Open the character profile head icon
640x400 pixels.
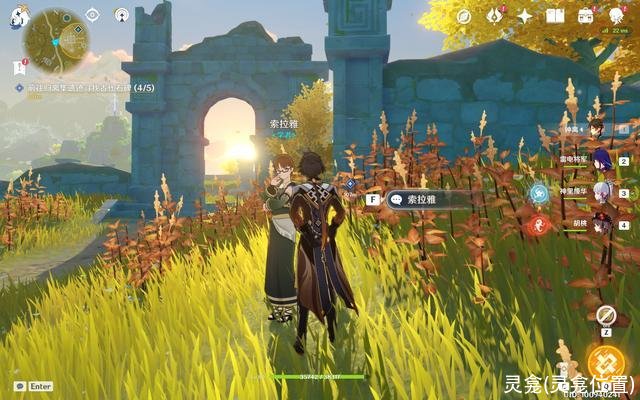616,16
